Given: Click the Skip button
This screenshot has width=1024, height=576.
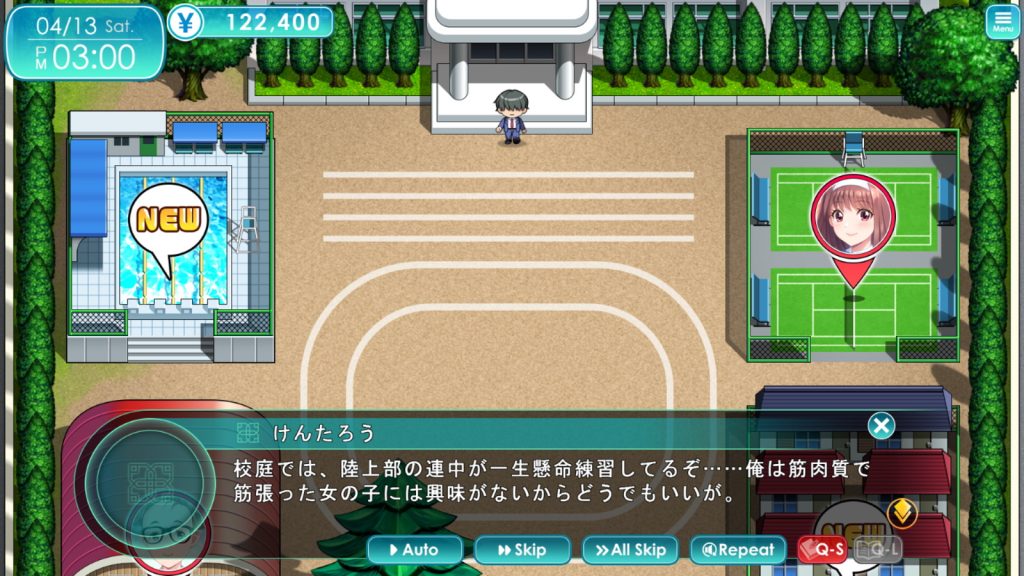Looking at the screenshot, I should 522,549.
